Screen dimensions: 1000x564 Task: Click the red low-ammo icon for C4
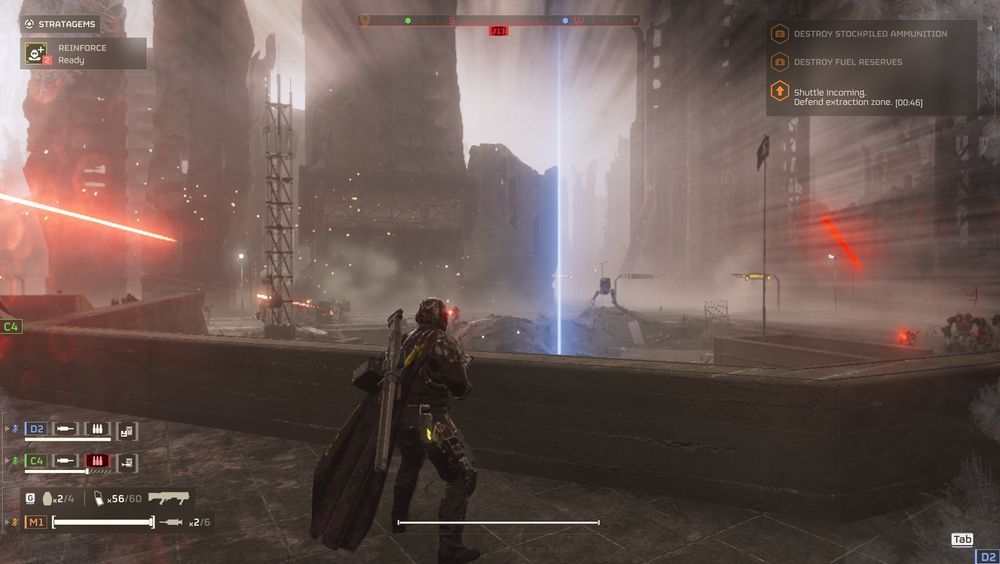click(96, 461)
